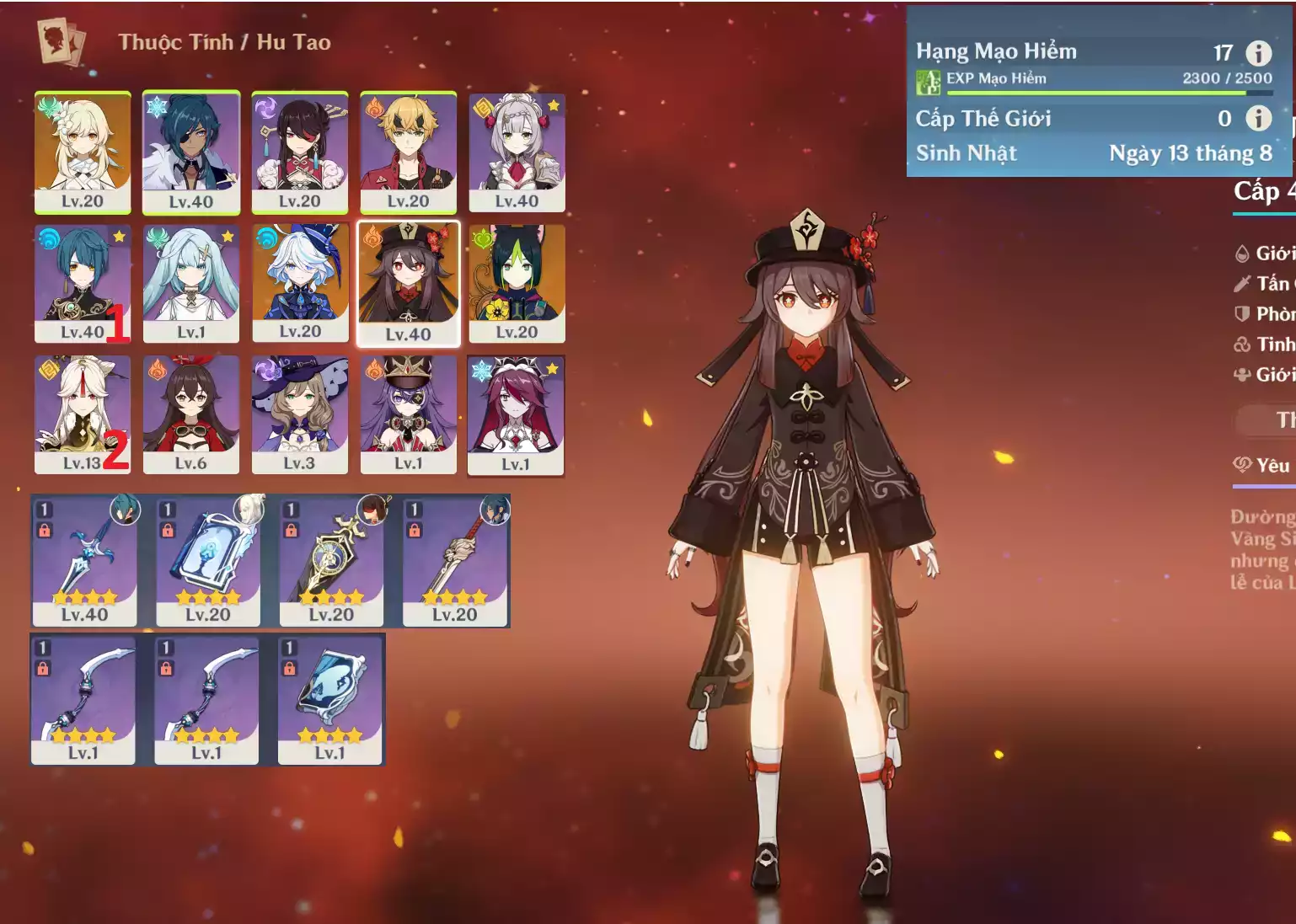Select Rosaria's character portrait
This screenshot has height=924, width=1296.
[516, 414]
